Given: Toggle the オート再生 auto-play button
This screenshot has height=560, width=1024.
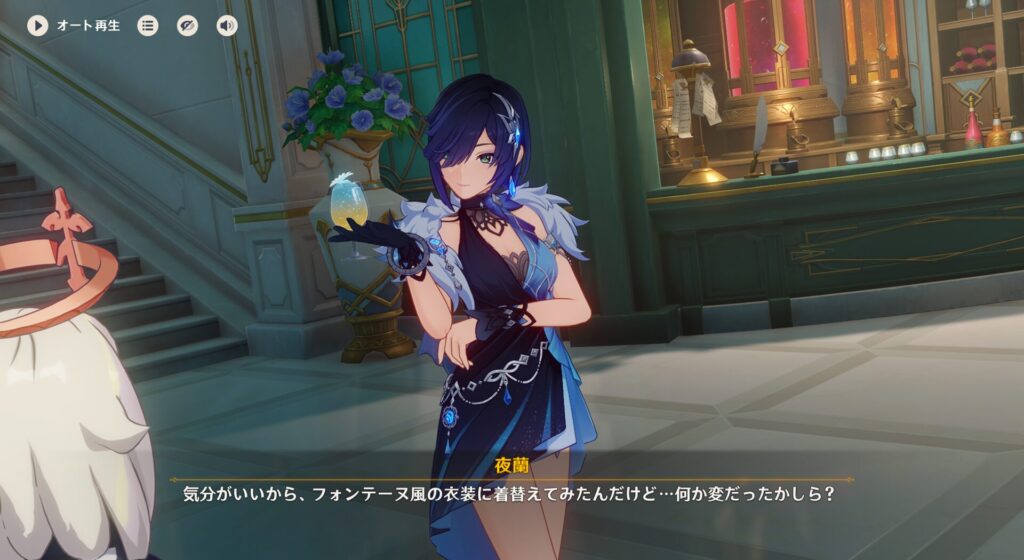Looking at the screenshot, I should [38, 25].
